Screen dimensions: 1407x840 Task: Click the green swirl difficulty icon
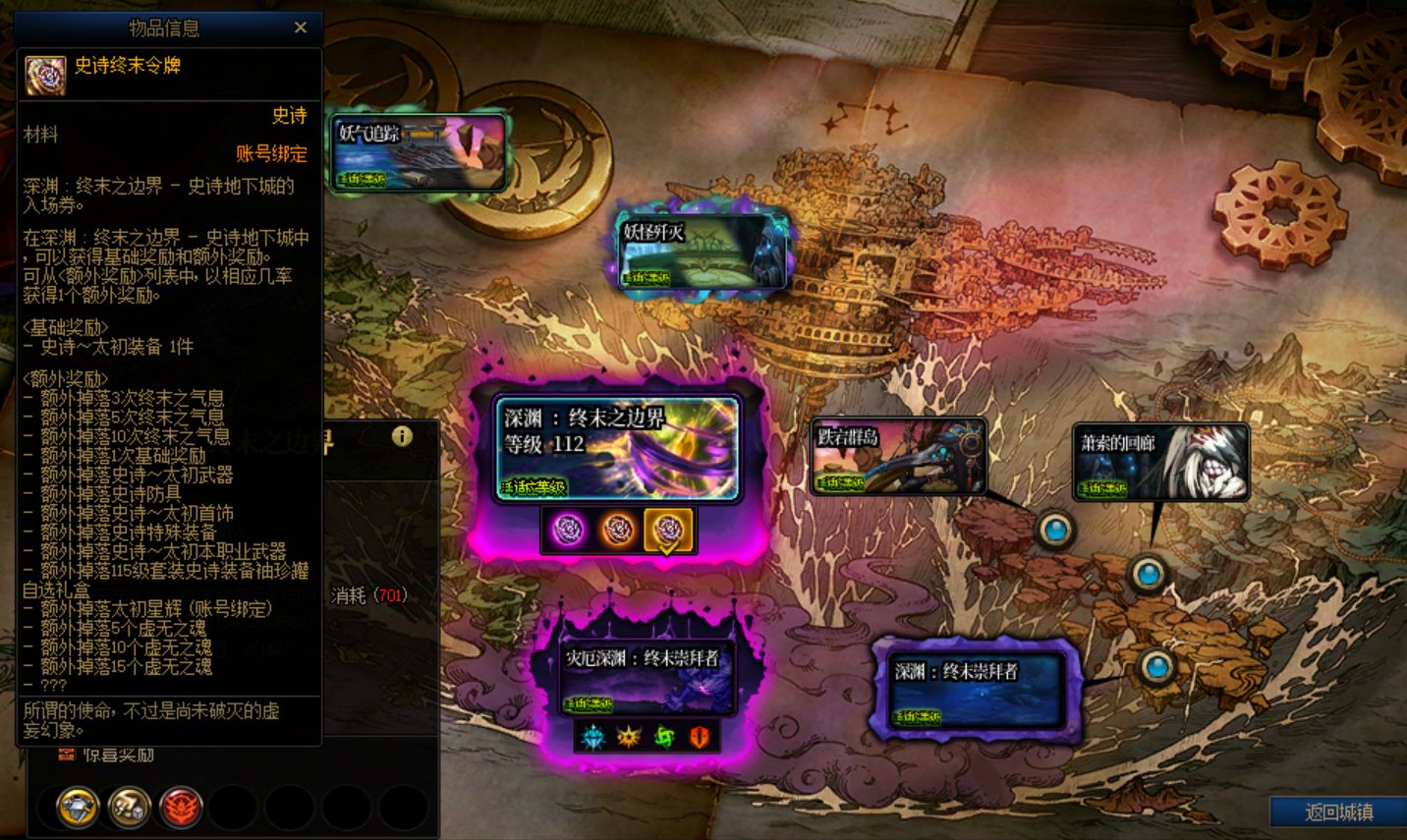(664, 736)
